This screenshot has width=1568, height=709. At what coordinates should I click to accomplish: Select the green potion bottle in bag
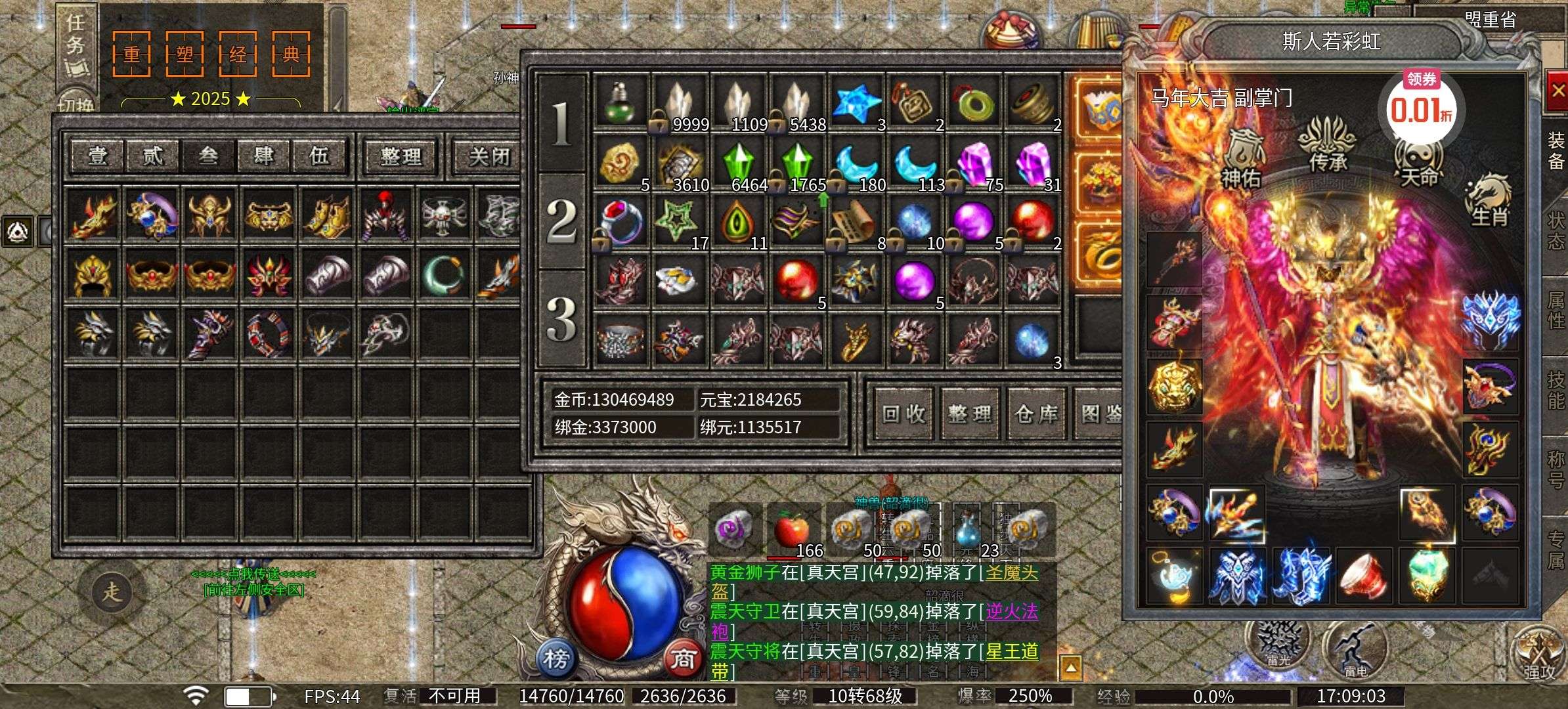[620, 103]
